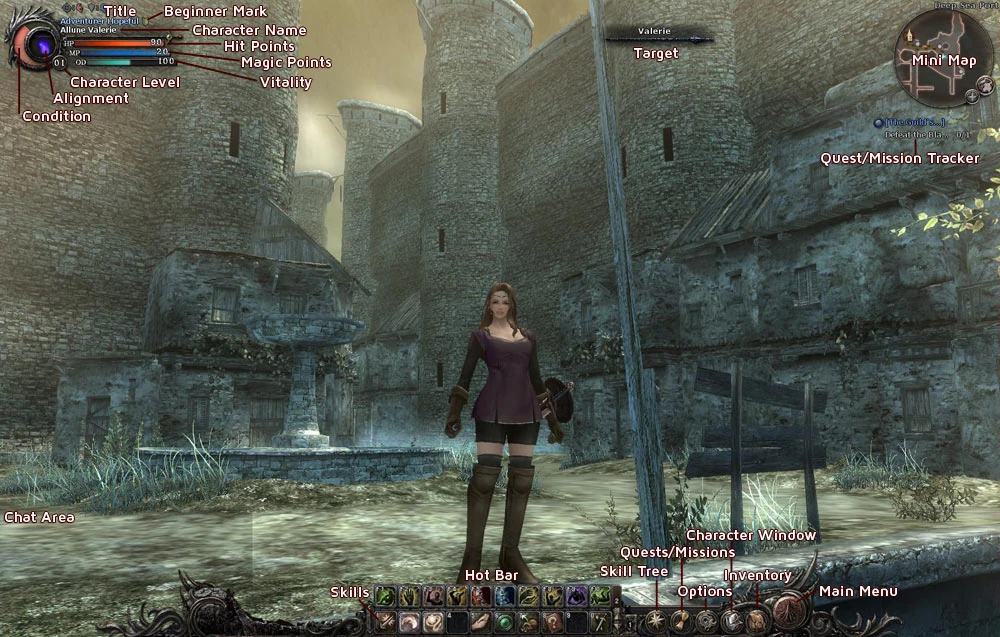Image resolution: width=1000 pixels, height=637 pixels.
Task: Click the character portrait alignment orb
Action: click(x=42, y=43)
